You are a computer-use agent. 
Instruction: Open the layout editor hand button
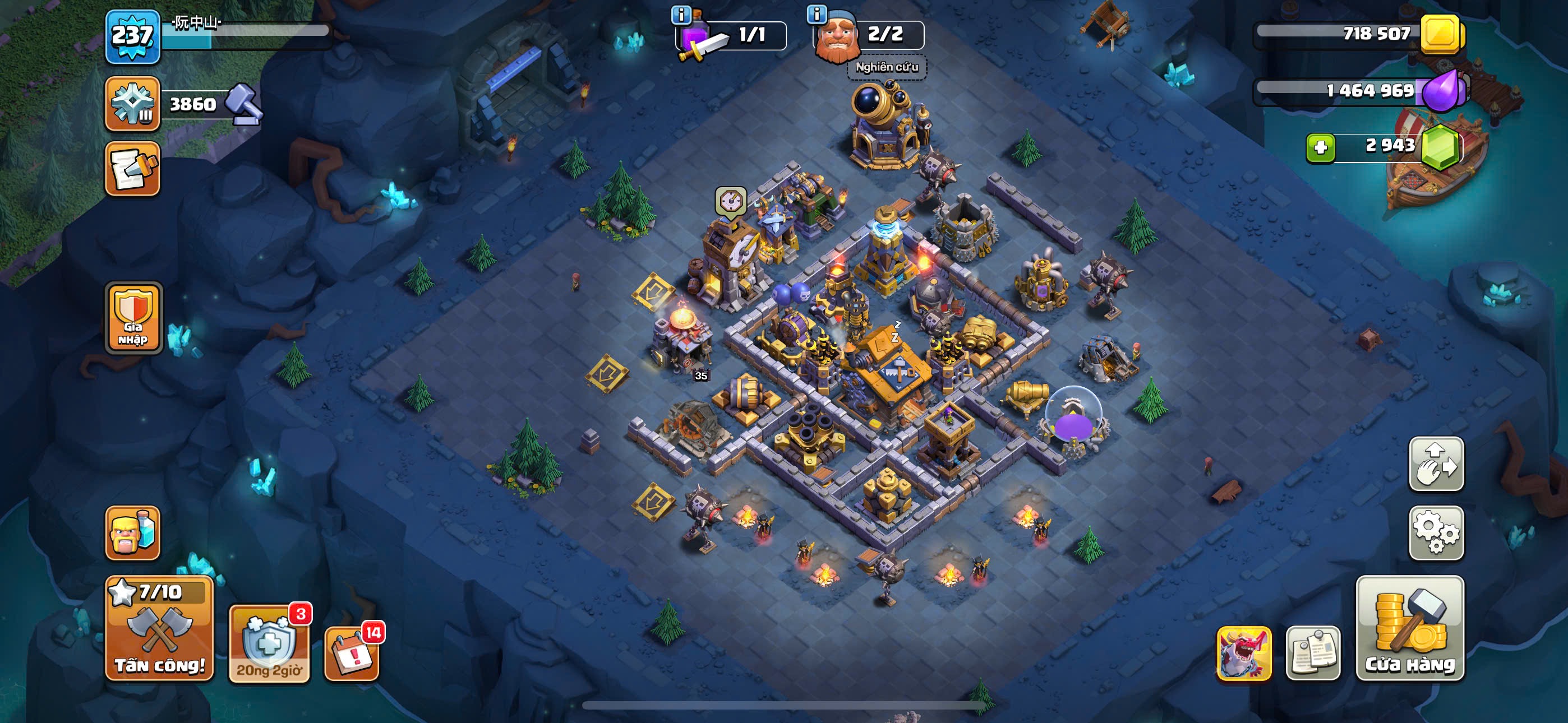click(1436, 464)
